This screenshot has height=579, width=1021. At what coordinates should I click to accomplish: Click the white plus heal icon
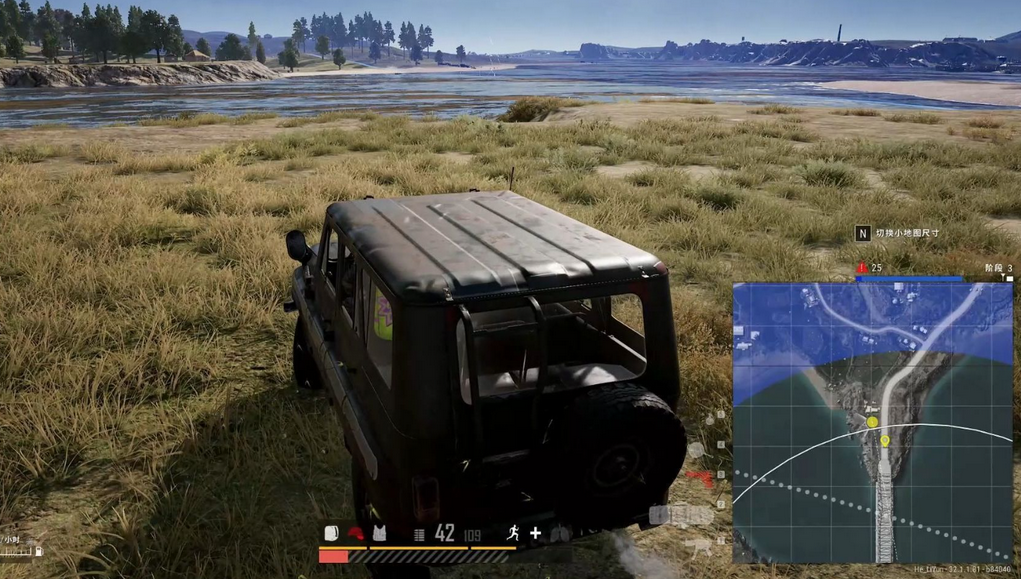535,534
